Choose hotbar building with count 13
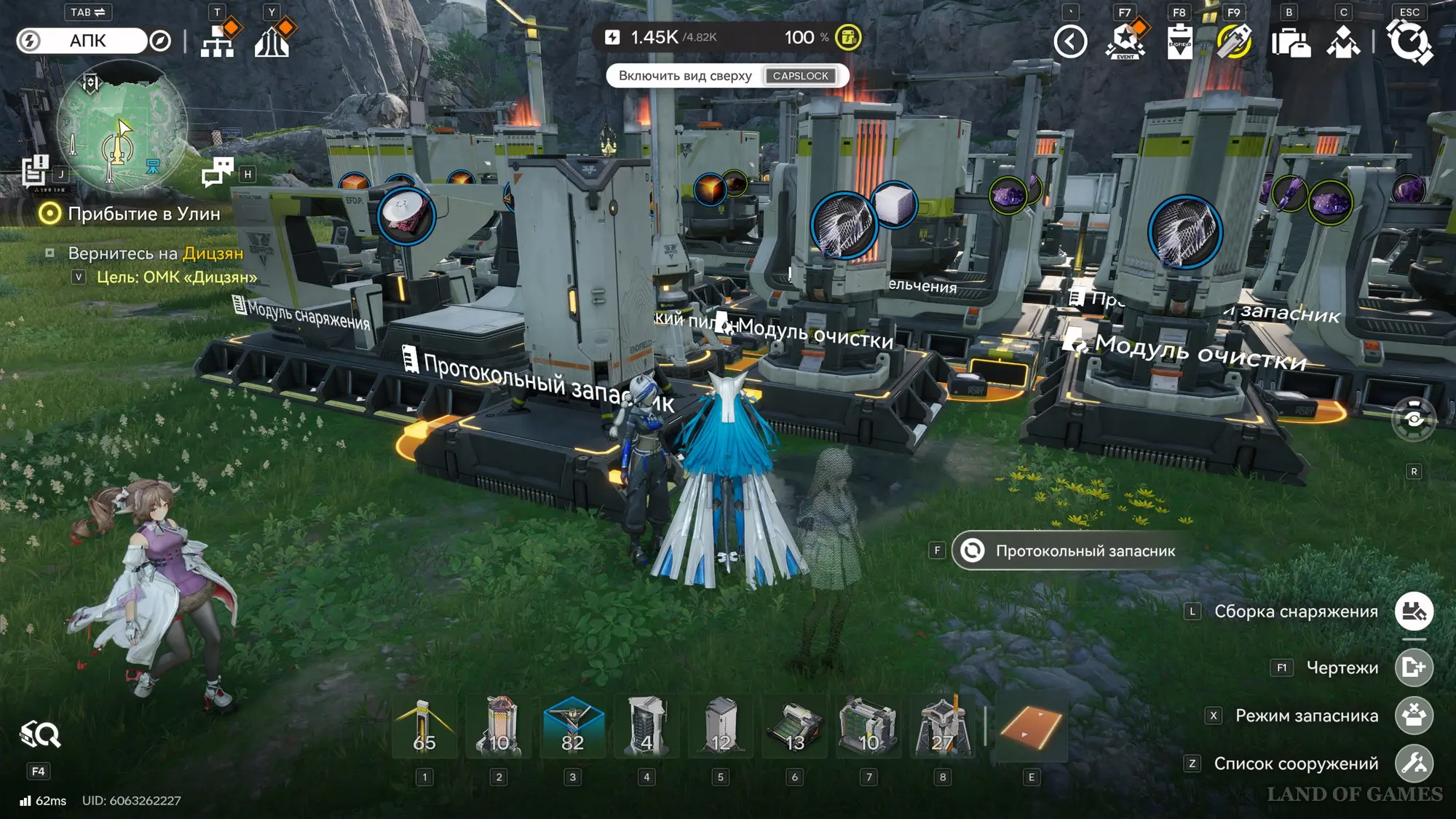 click(x=795, y=727)
